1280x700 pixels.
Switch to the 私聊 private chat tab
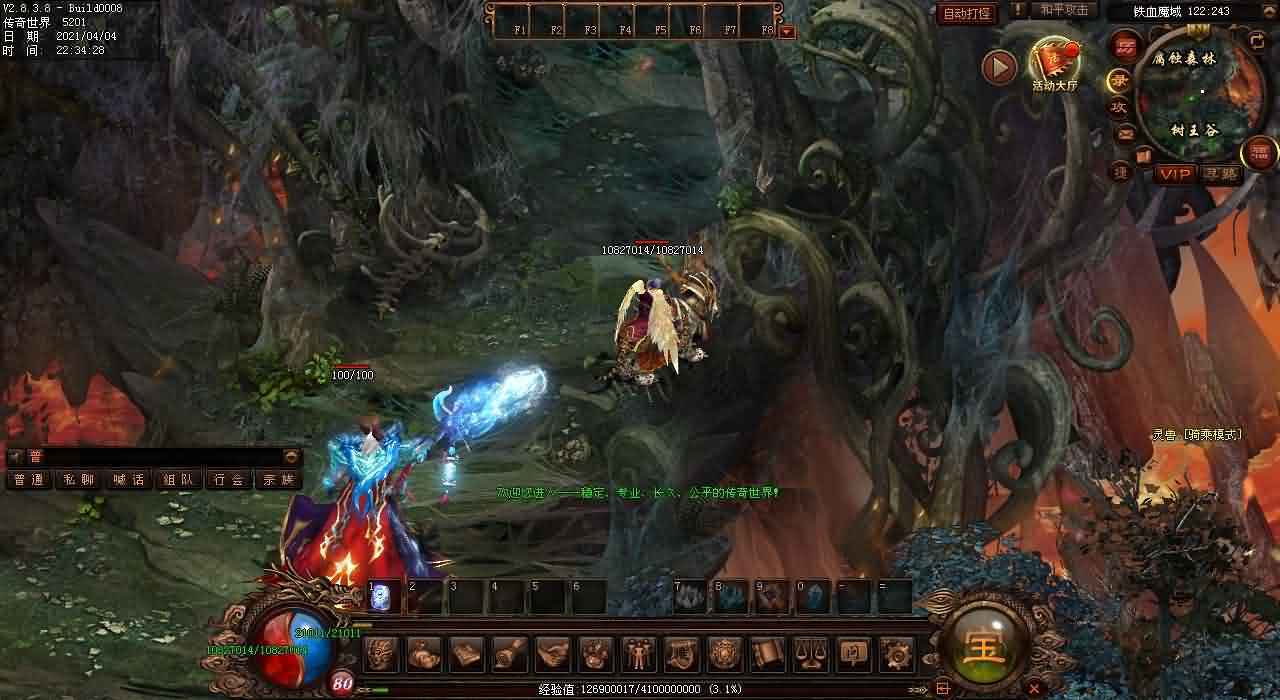tap(79, 480)
